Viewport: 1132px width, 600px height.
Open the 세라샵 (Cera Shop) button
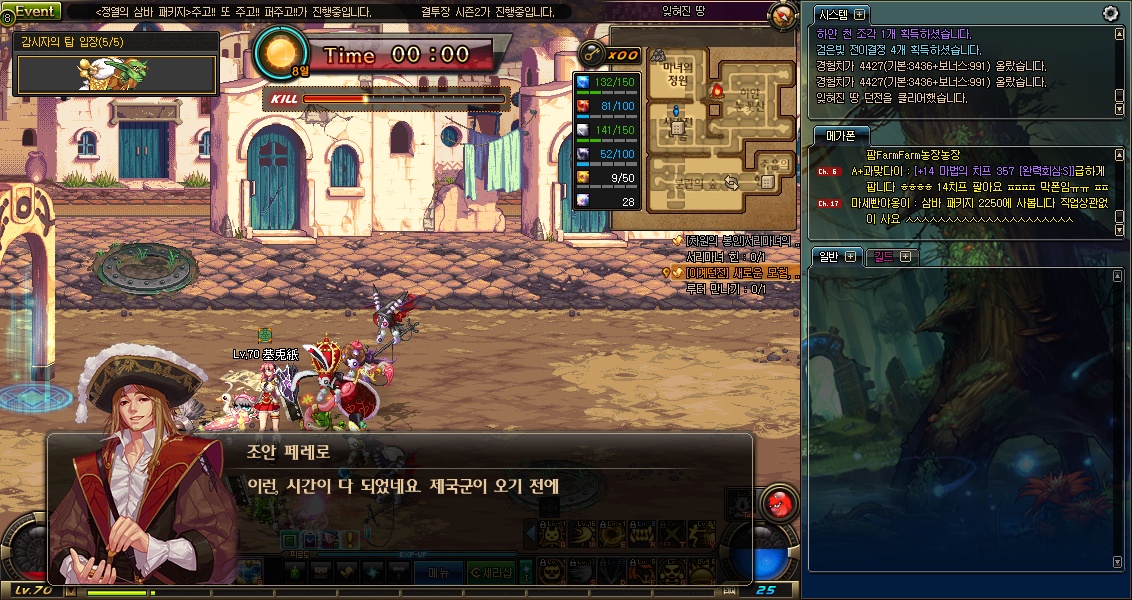pos(497,573)
